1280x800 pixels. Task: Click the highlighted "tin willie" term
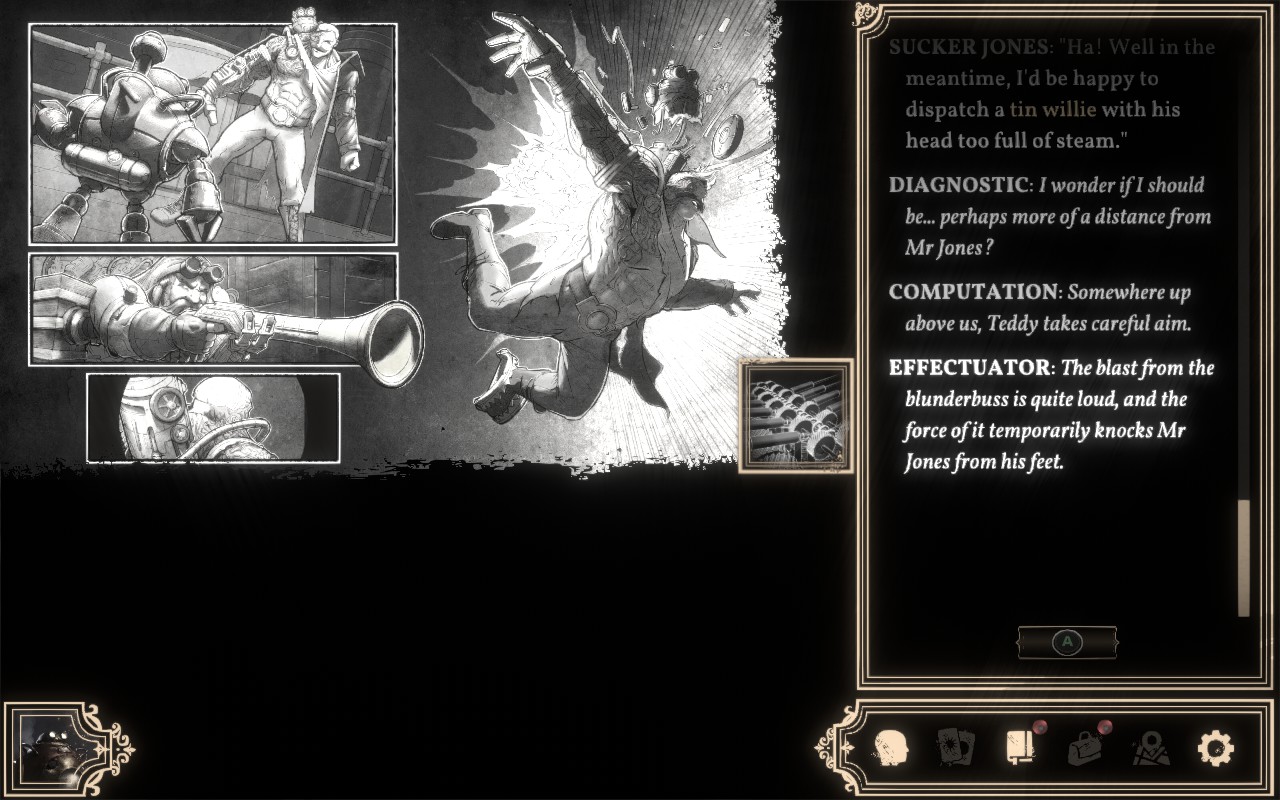click(x=1052, y=109)
